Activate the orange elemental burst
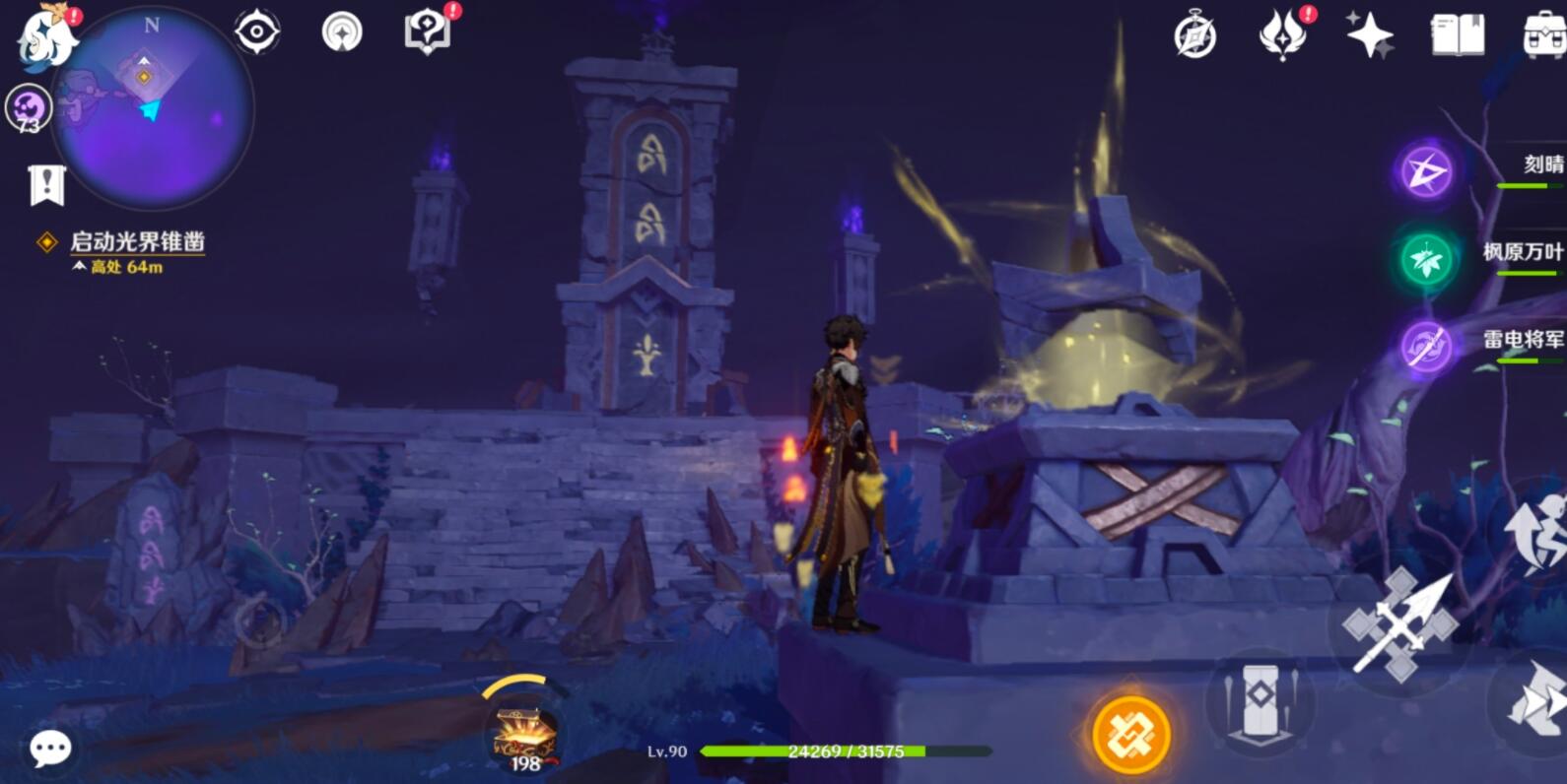 click(x=1130, y=735)
